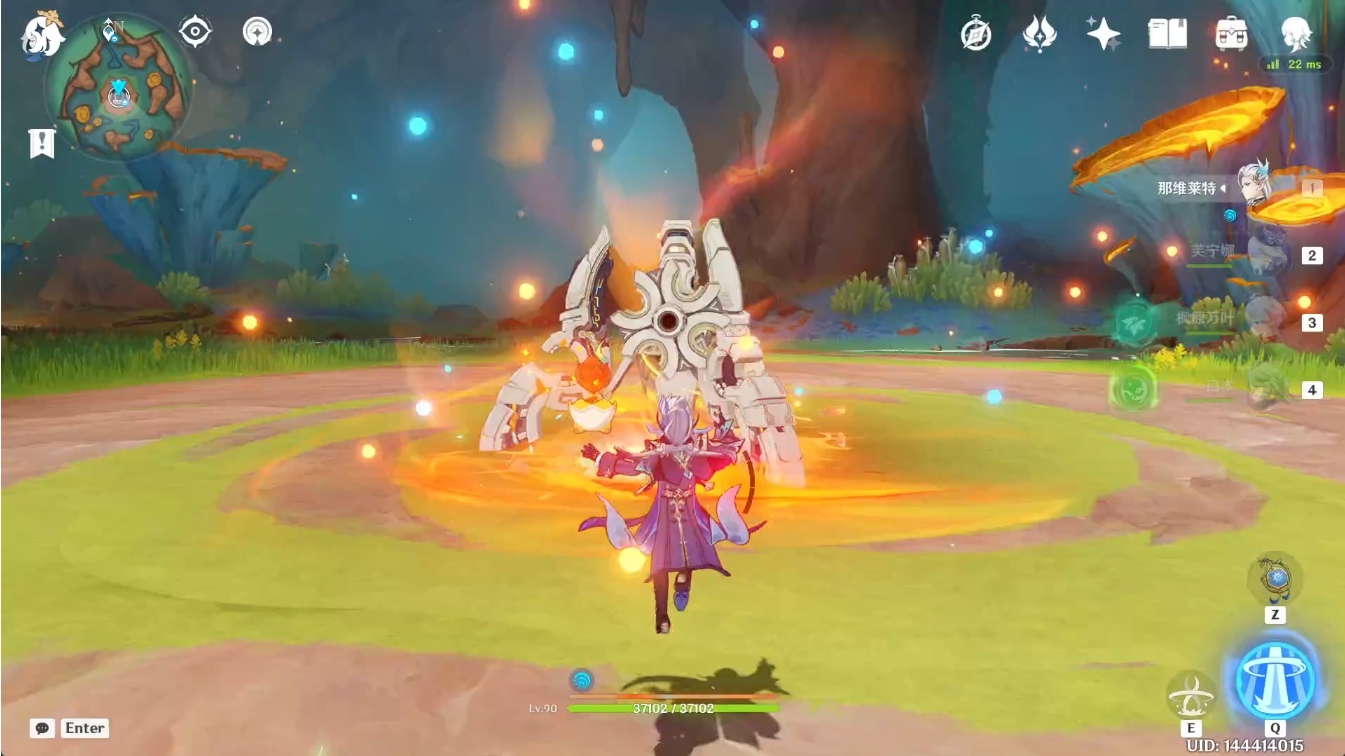Open the Paimon main menu

(x=42, y=33)
